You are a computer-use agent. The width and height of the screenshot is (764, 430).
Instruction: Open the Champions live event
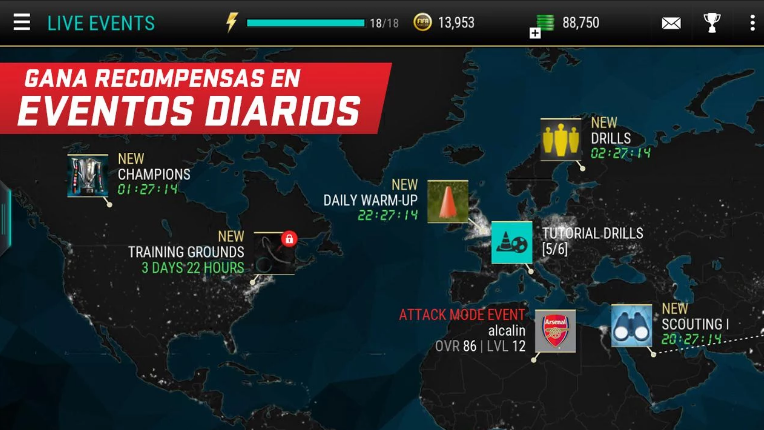(x=88, y=175)
